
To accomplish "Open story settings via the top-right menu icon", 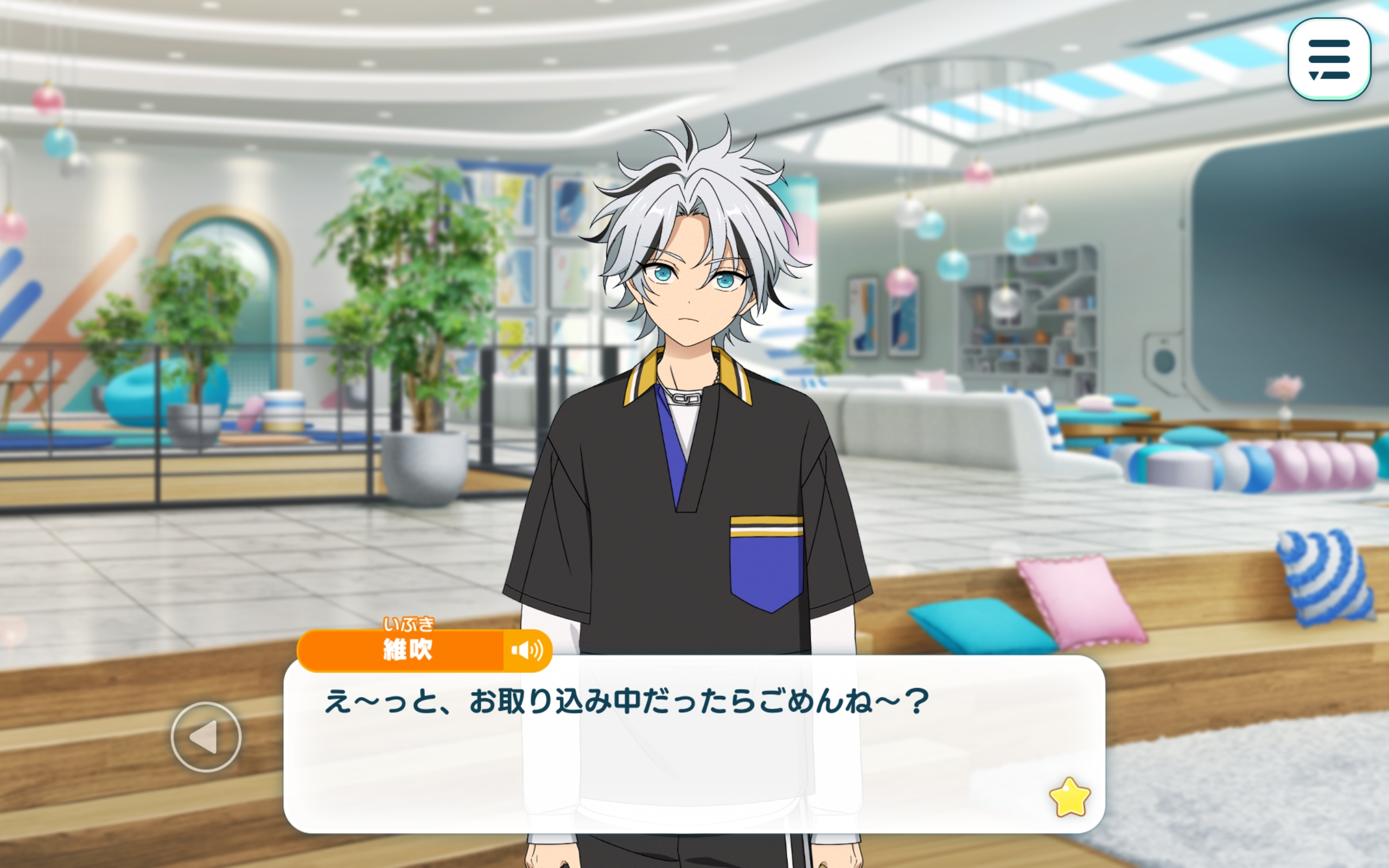I will 1330,60.
